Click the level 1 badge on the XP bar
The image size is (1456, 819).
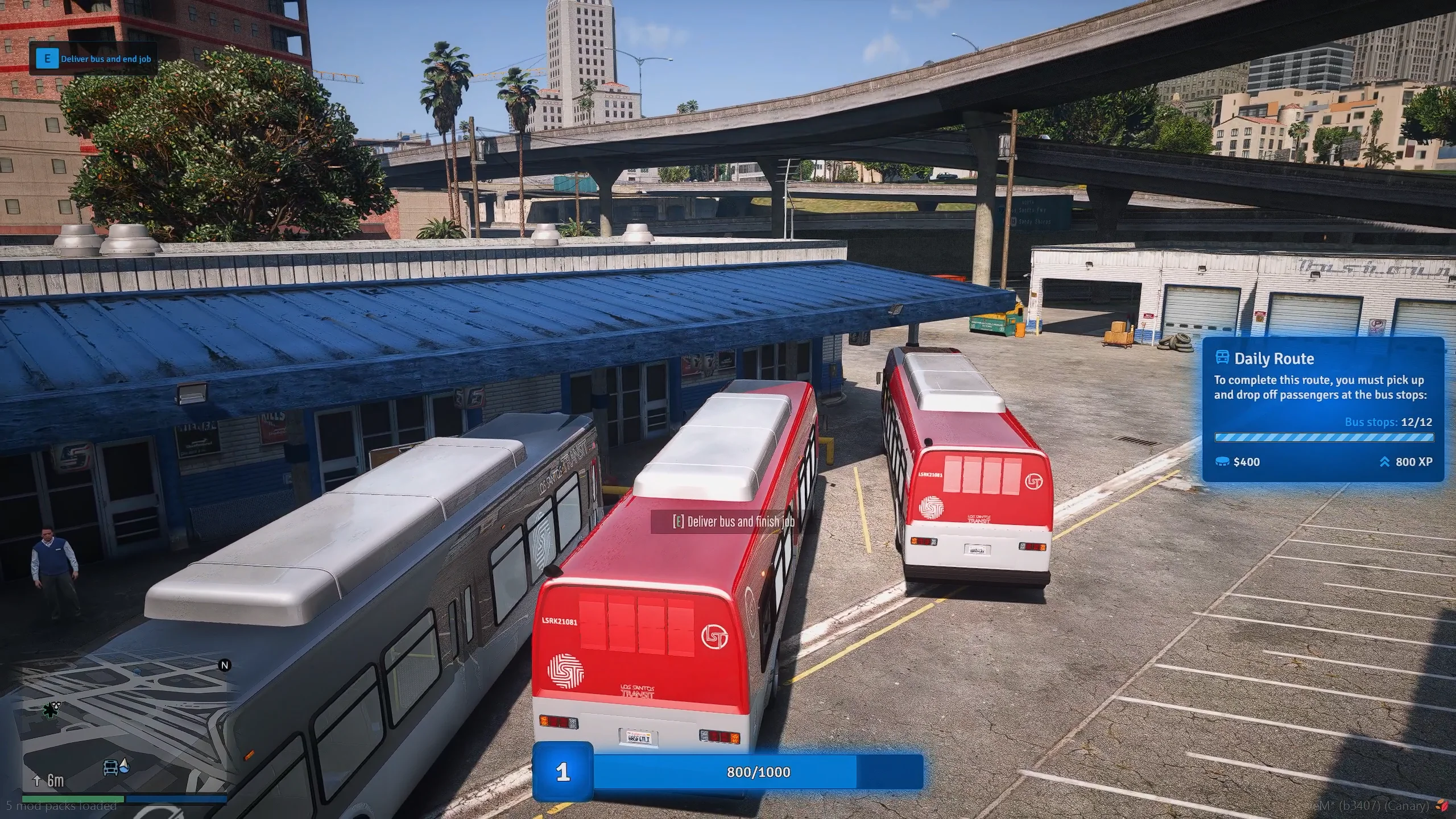(562, 772)
